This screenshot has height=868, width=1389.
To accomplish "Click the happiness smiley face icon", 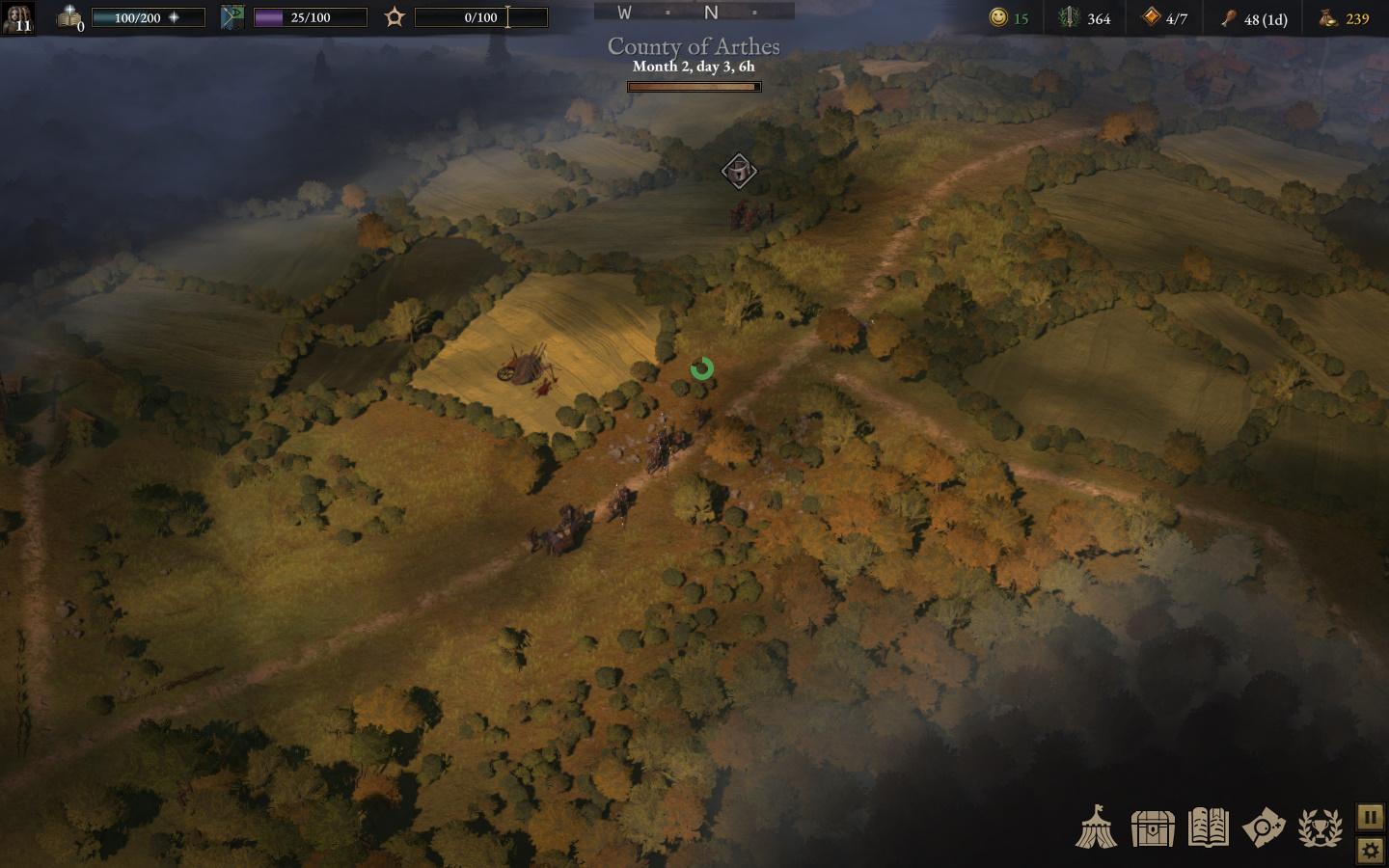I will pyautogui.click(x=998, y=17).
